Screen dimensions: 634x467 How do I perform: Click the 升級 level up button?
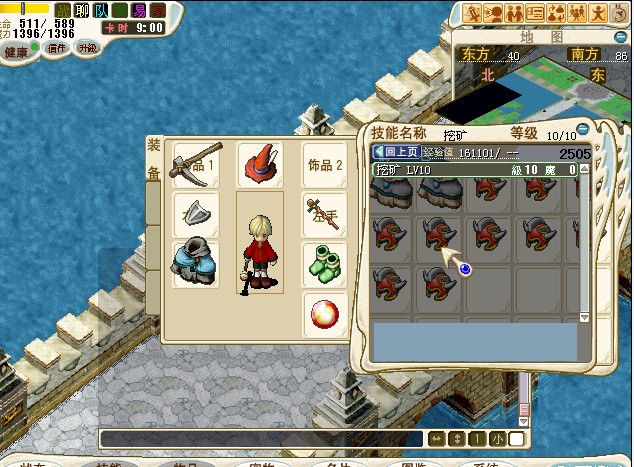pos(88,47)
